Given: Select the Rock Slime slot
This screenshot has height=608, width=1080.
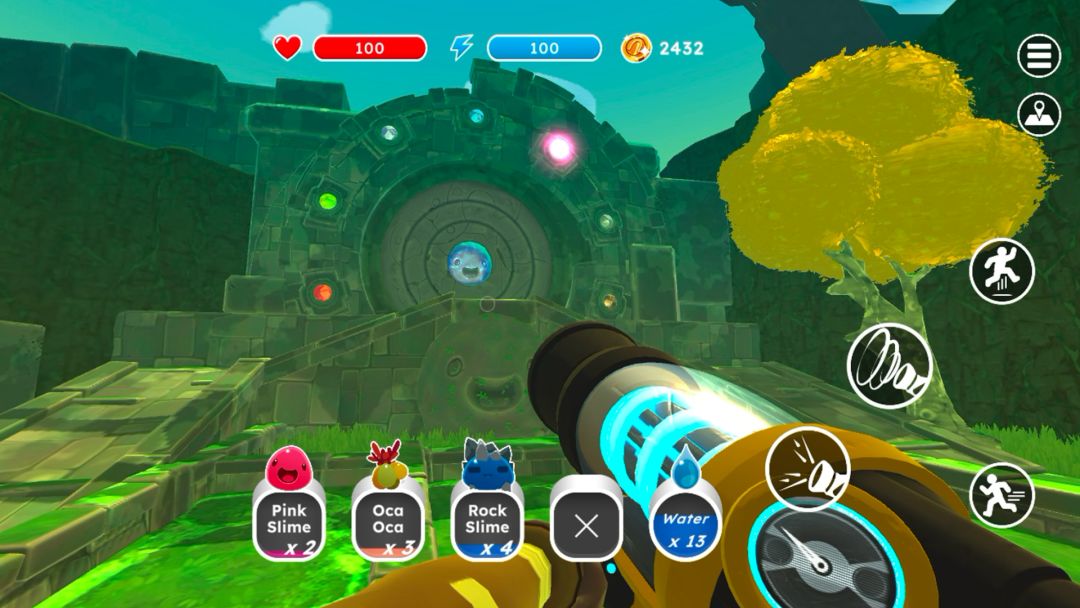Looking at the screenshot, I should [487, 518].
